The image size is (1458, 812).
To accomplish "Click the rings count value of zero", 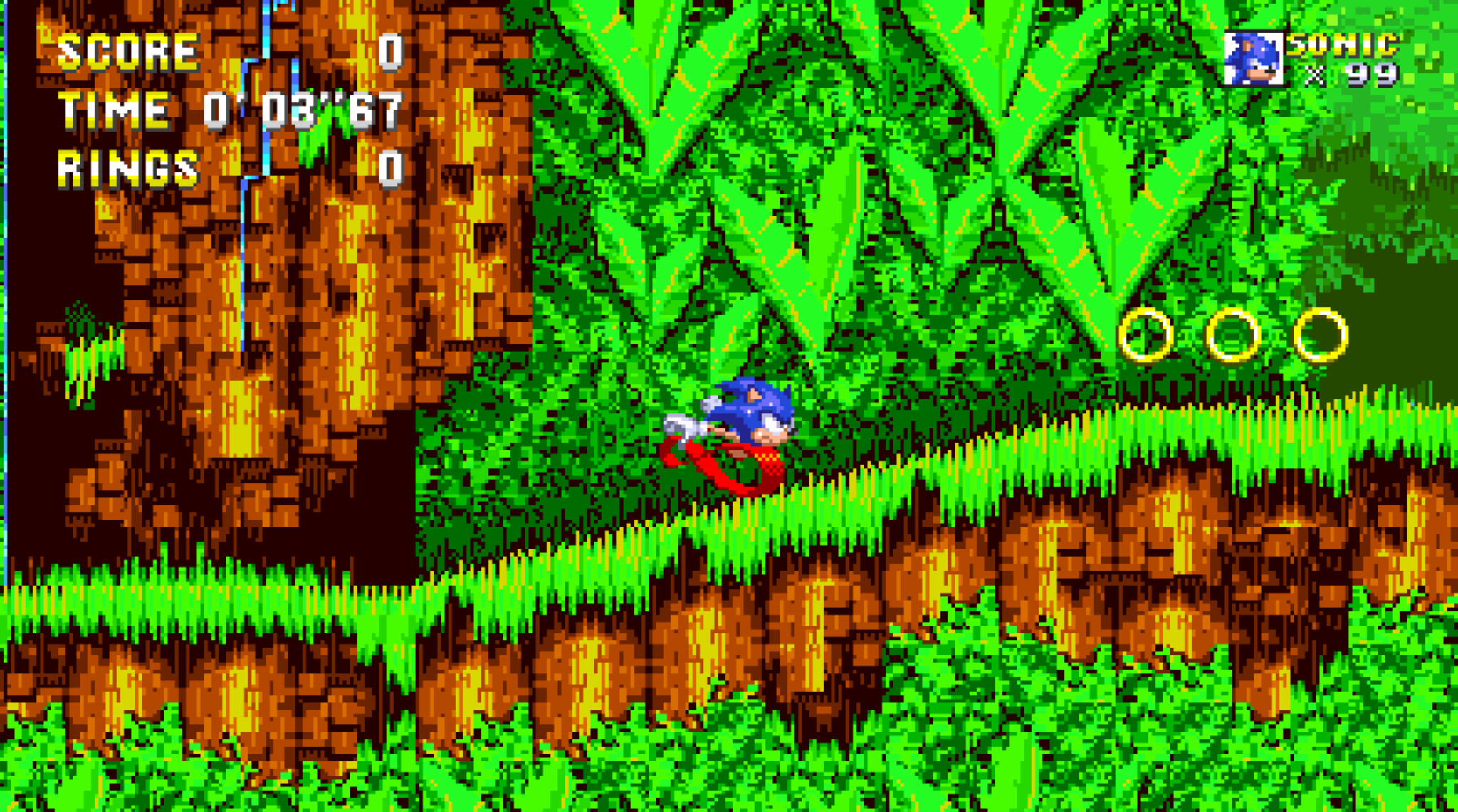I will click(x=390, y=167).
